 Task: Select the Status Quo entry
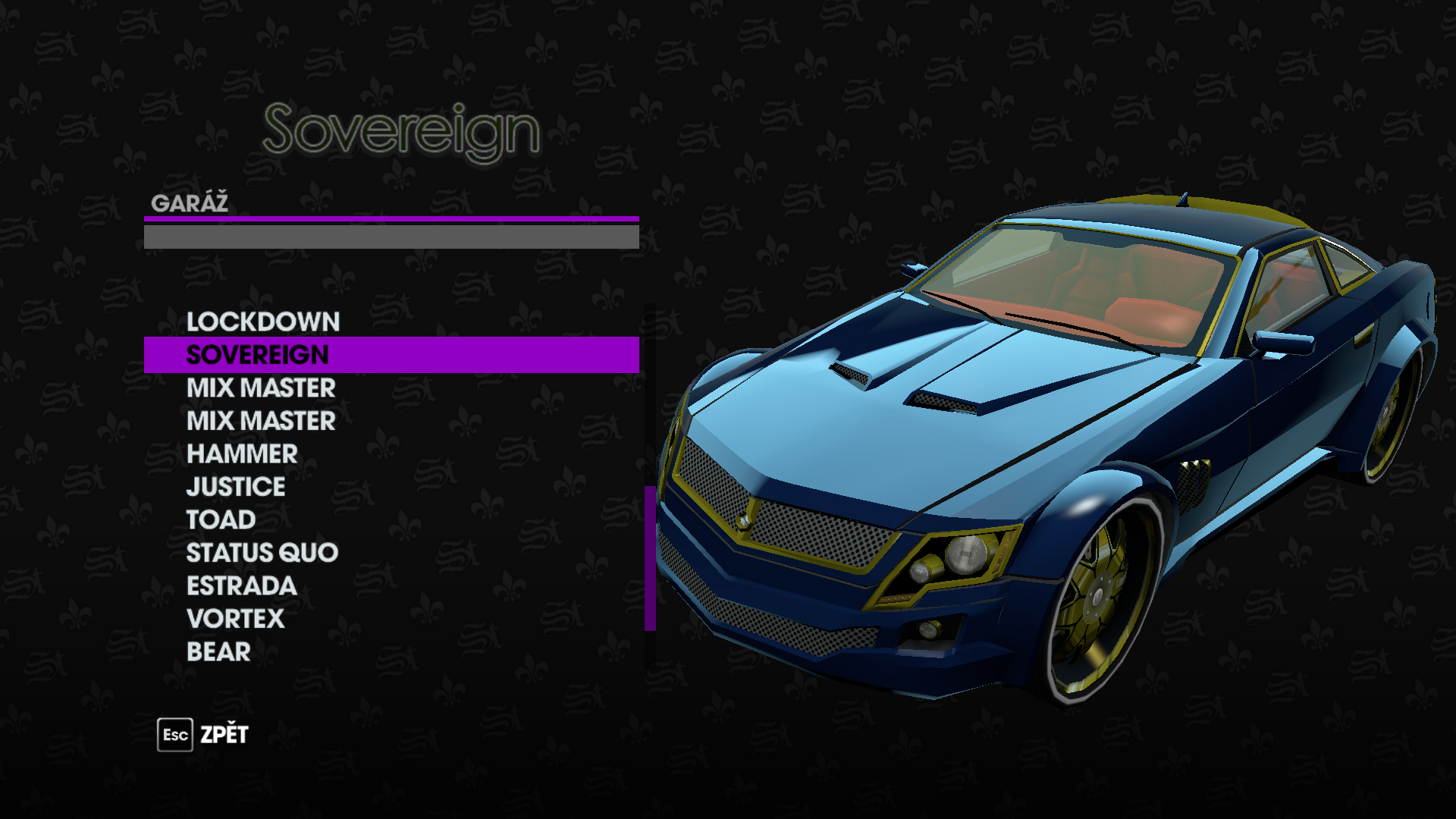(x=262, y=553)
